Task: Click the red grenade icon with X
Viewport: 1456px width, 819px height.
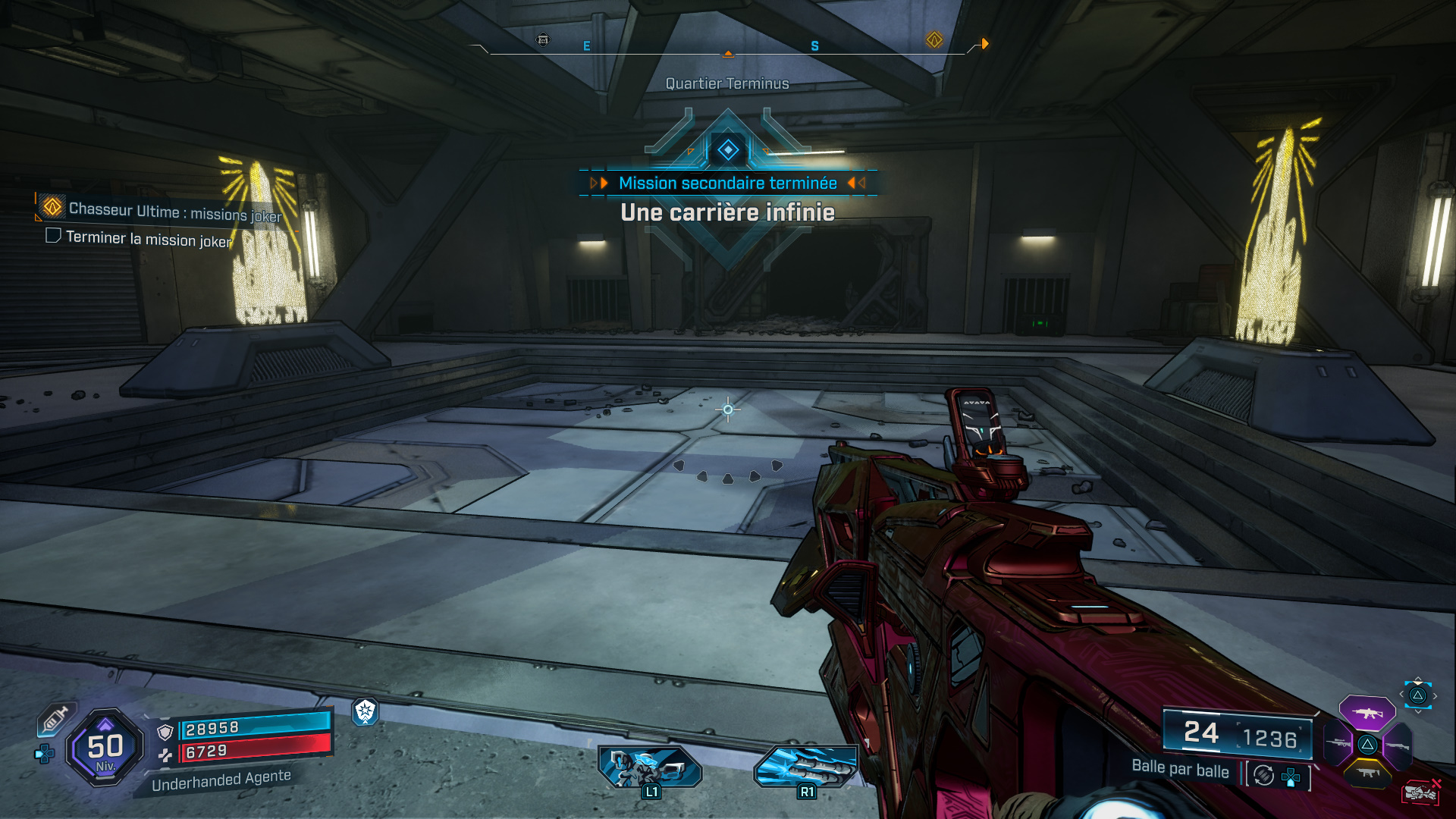Action: pos(1422,791)
